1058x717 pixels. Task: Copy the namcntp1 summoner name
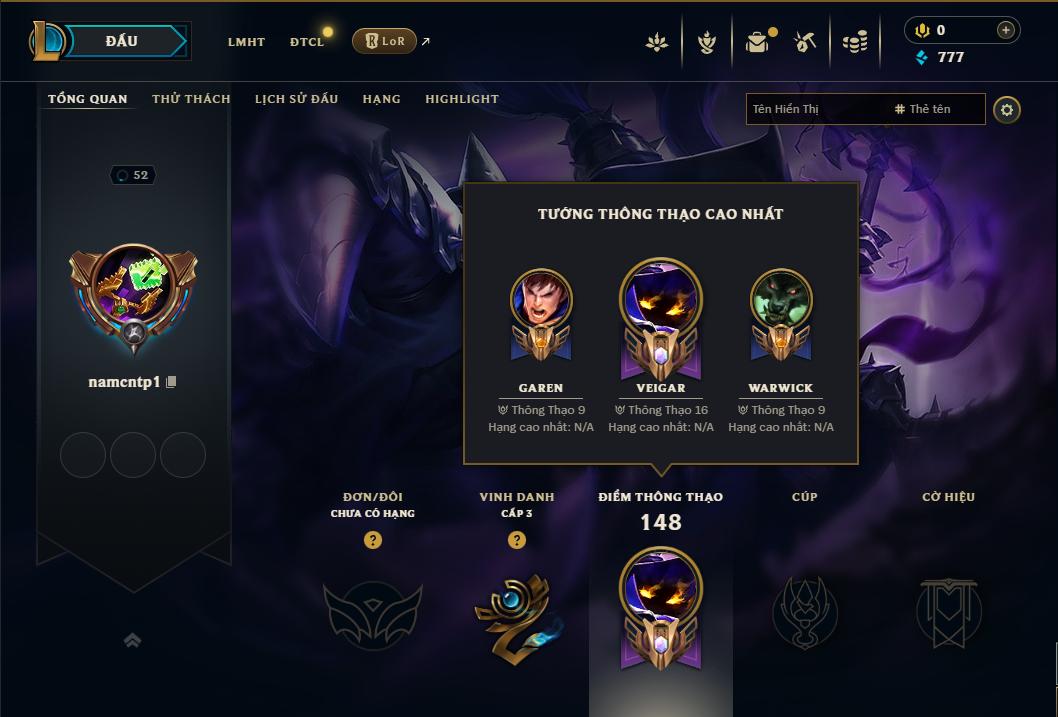click(x=172, y=382)
